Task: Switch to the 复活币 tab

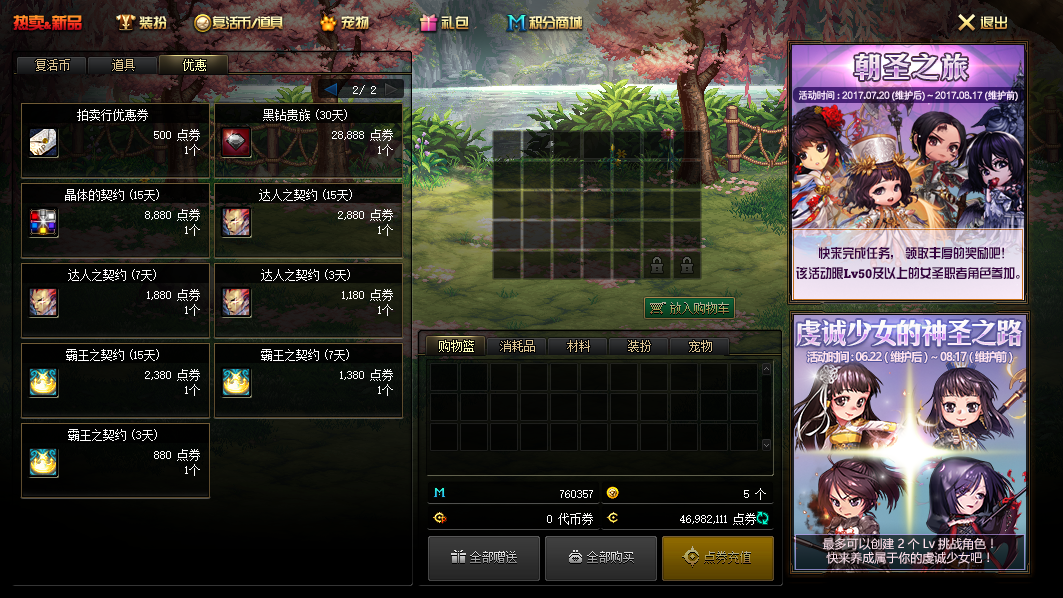Action: click(51, 65)
